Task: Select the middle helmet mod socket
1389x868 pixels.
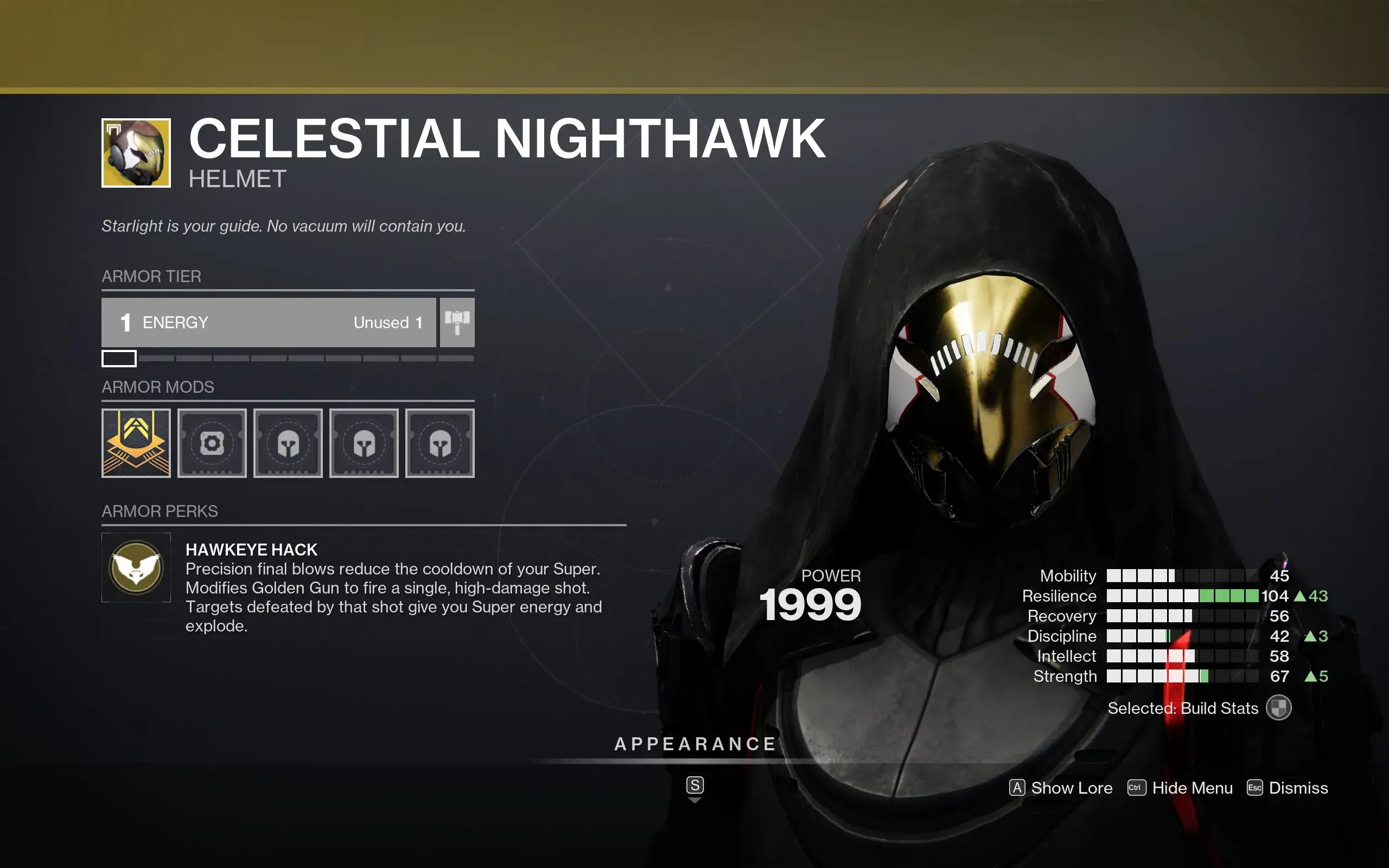Action: tap(364, 443)
